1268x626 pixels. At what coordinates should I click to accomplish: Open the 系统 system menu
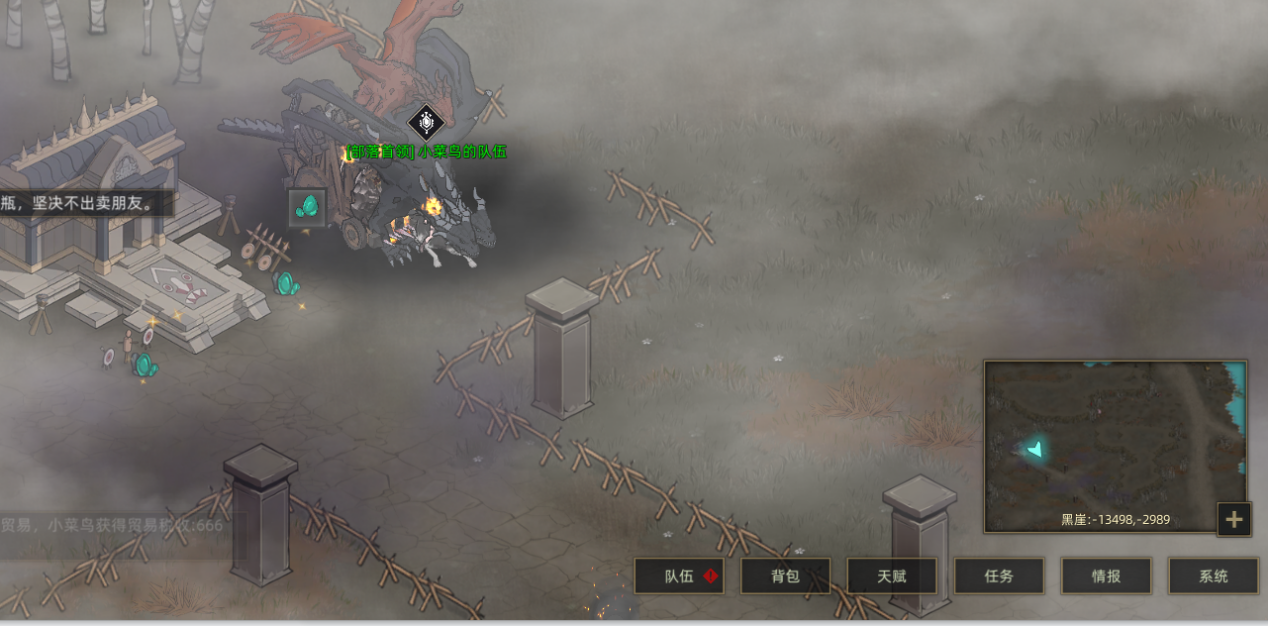[1213, 576]
